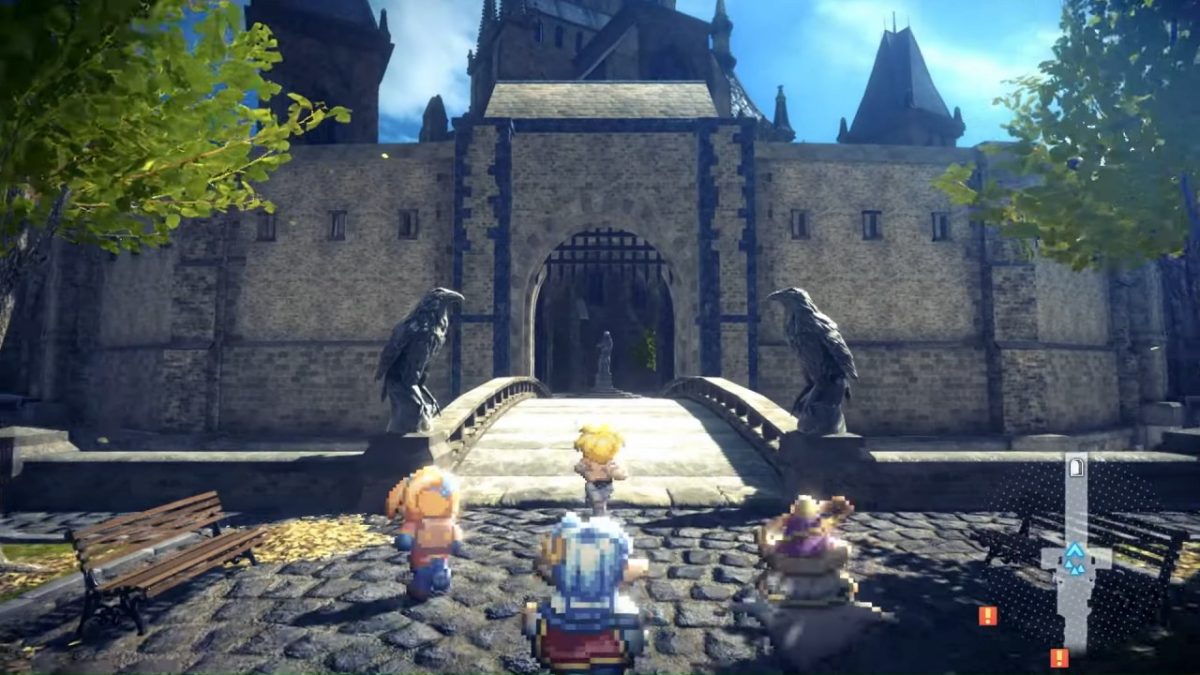Image resolution: width=1200 pixels, height=675 pixels.
Task: Choose the exclamation marker left of the minimap path
Action: point(988,616)
